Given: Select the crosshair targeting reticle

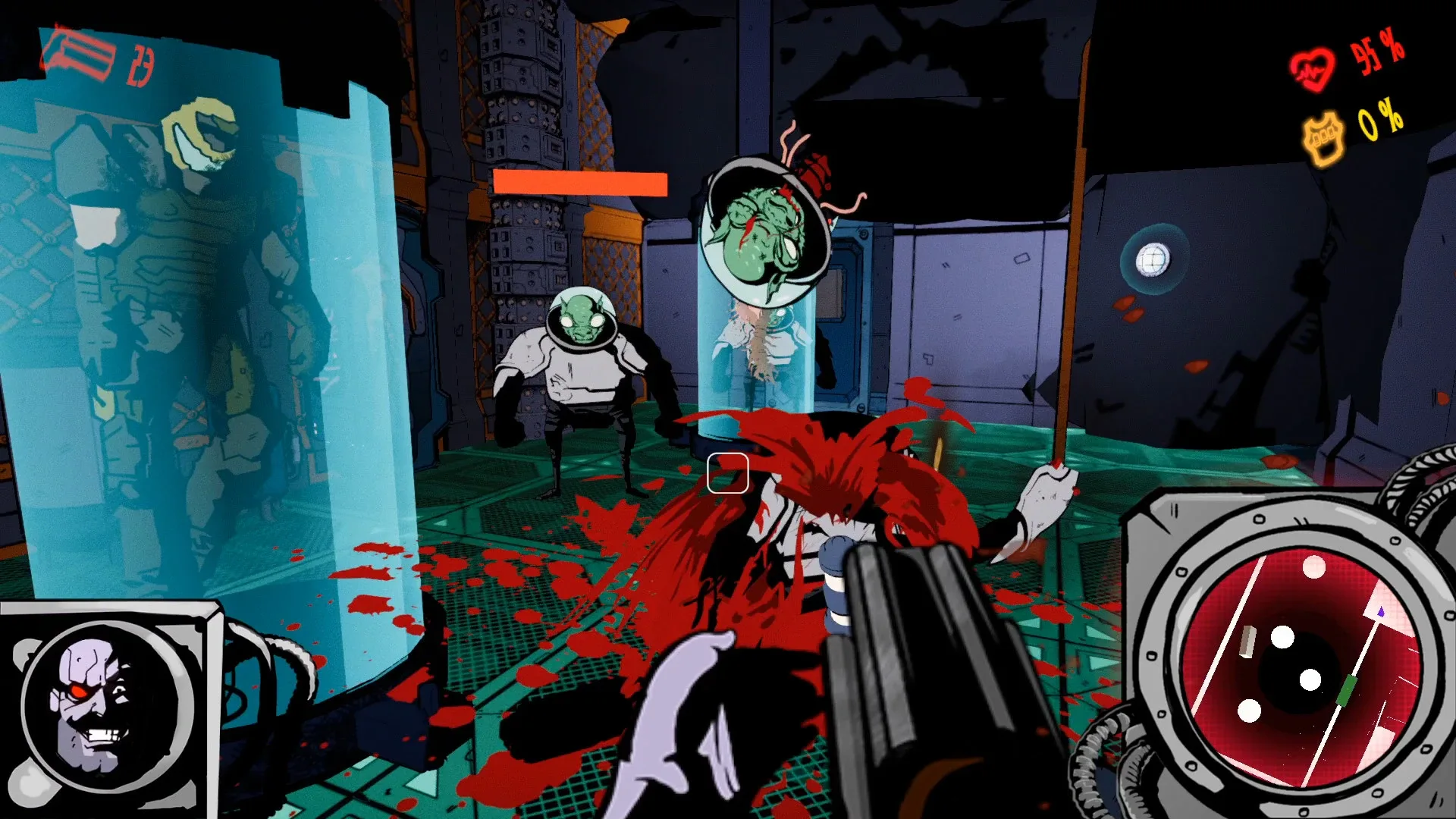Looking at the screenshot, I should pos(728,474).
